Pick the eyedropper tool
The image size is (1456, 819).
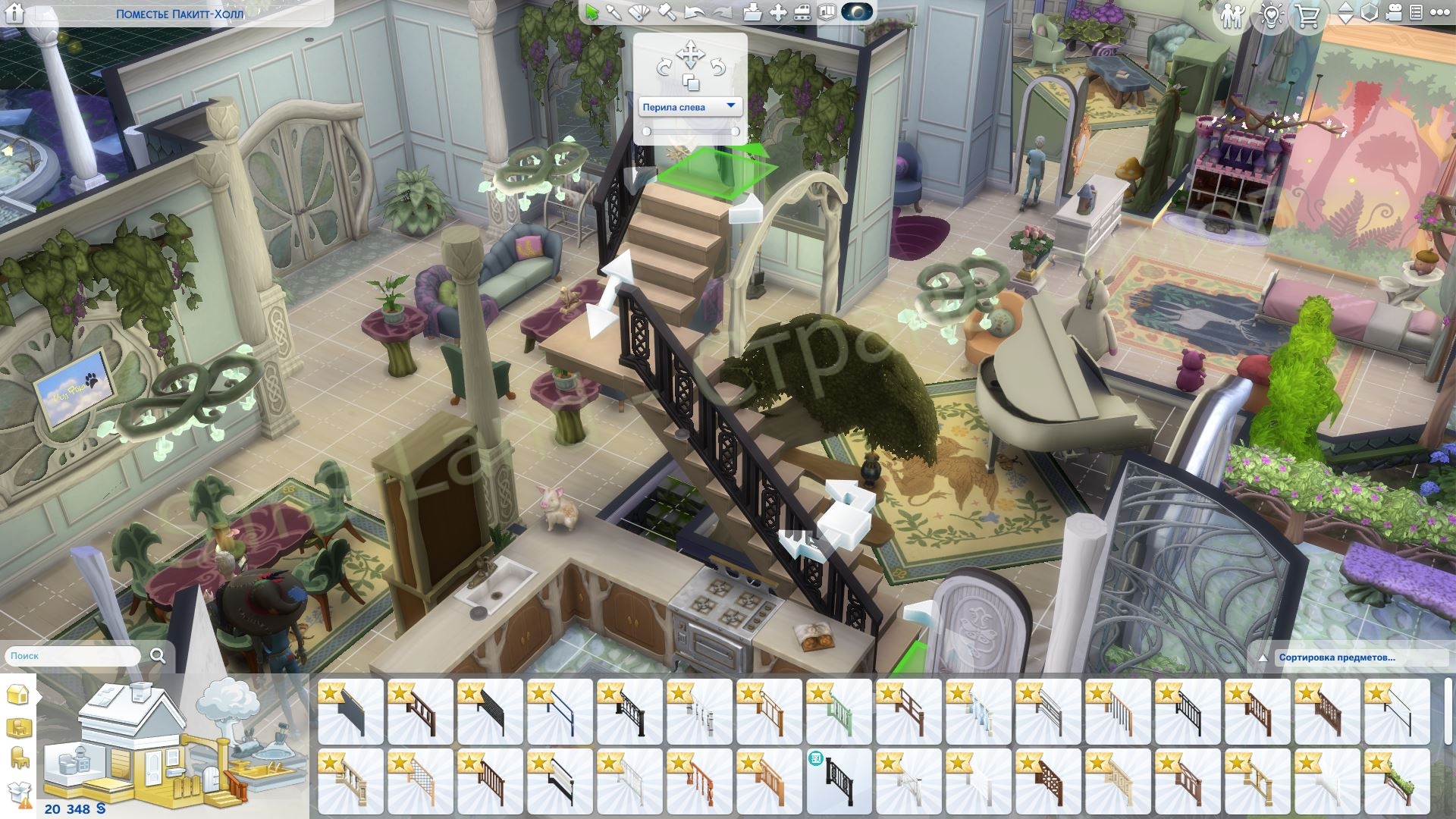pyautogui.click(x=613, y=12)
